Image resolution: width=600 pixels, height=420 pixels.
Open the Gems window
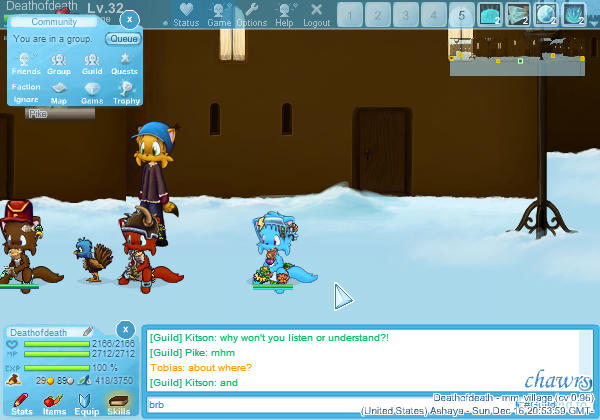tap(92, 93)
